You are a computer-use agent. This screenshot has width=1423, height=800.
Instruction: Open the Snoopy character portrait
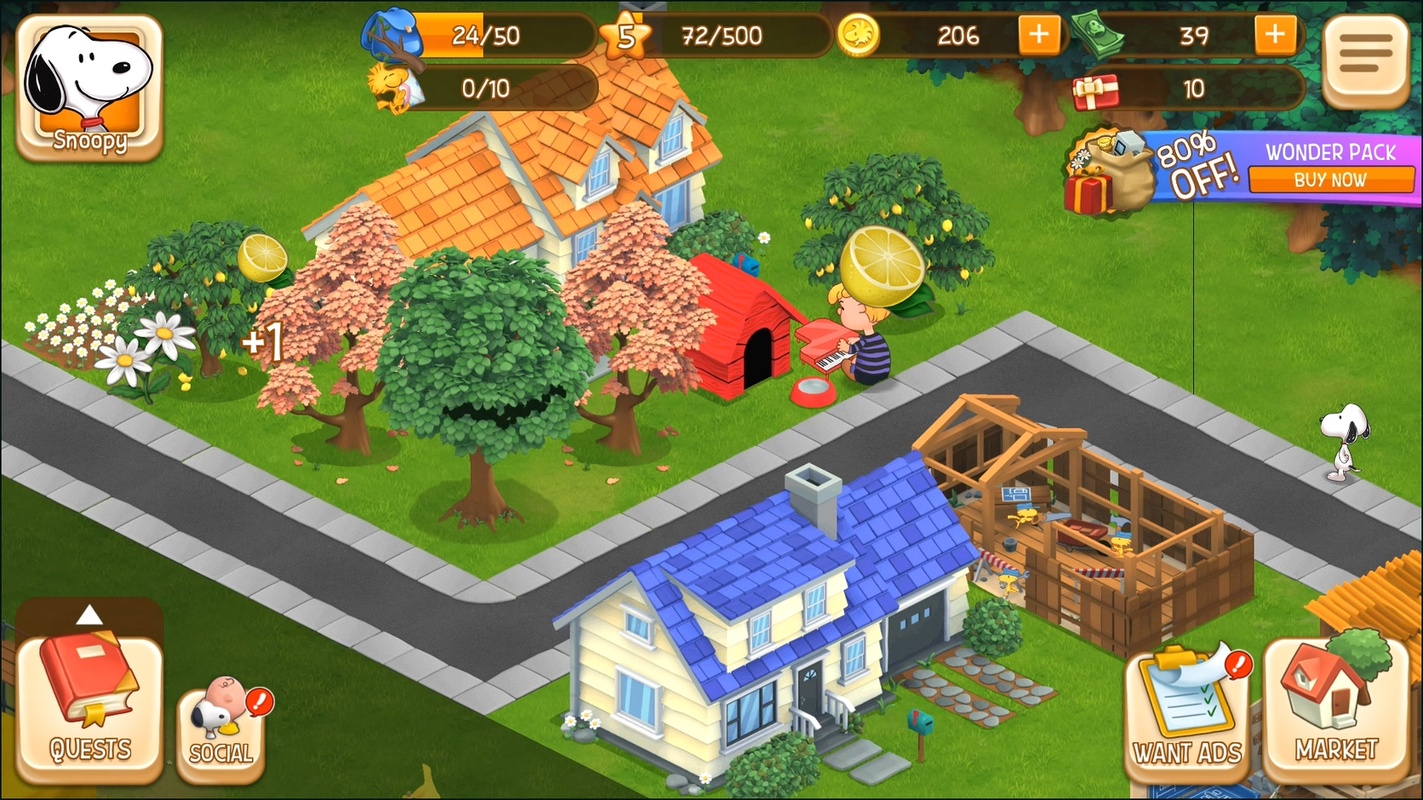tap(89, 85)
